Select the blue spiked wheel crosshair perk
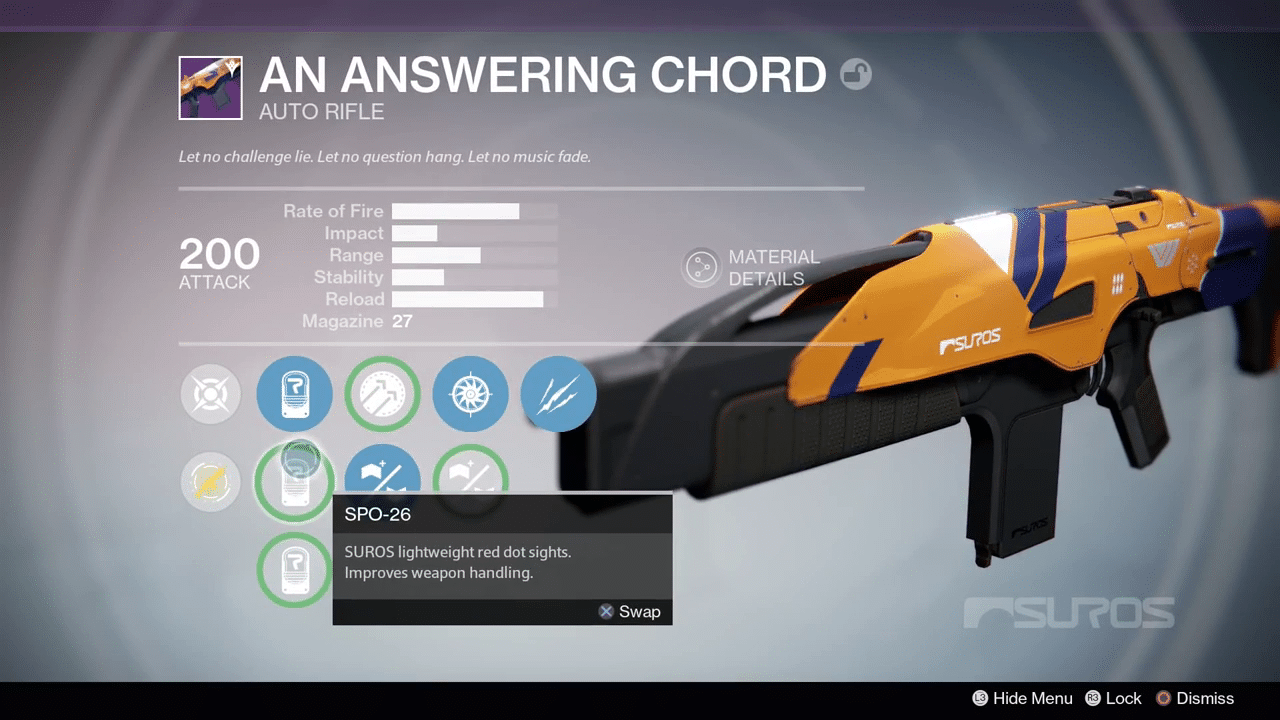1280x720 pixels. click(470, 394)
